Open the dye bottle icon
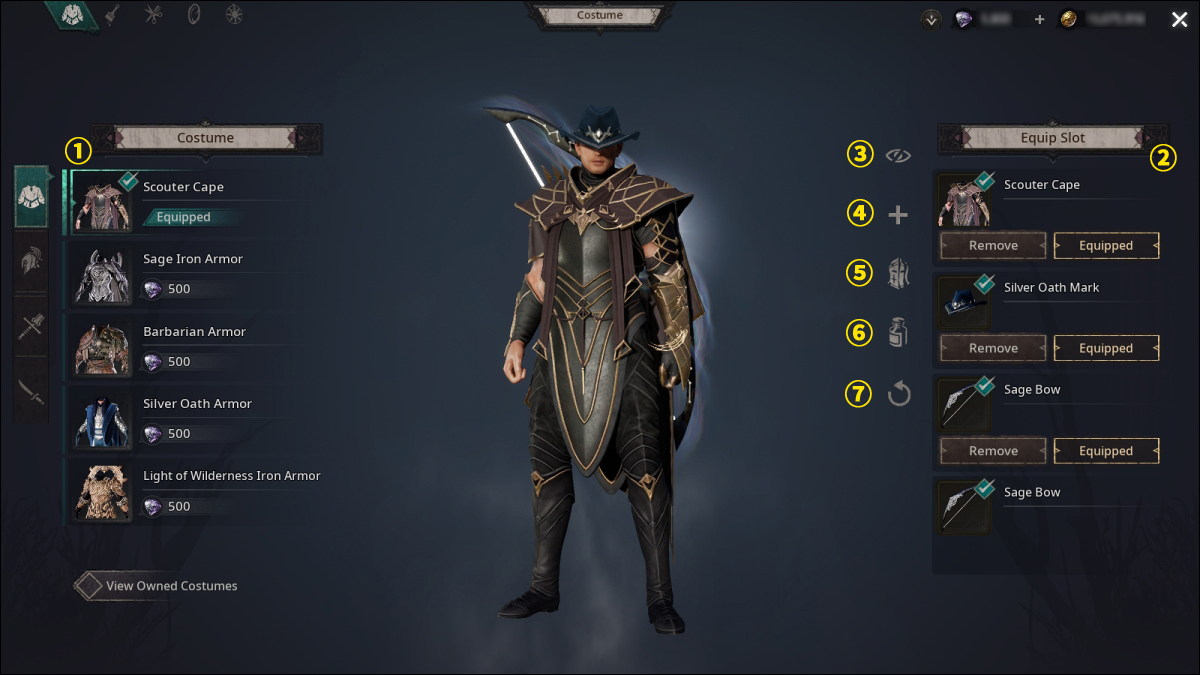This screenshot has width=1200, height=675. coord(898,333)
